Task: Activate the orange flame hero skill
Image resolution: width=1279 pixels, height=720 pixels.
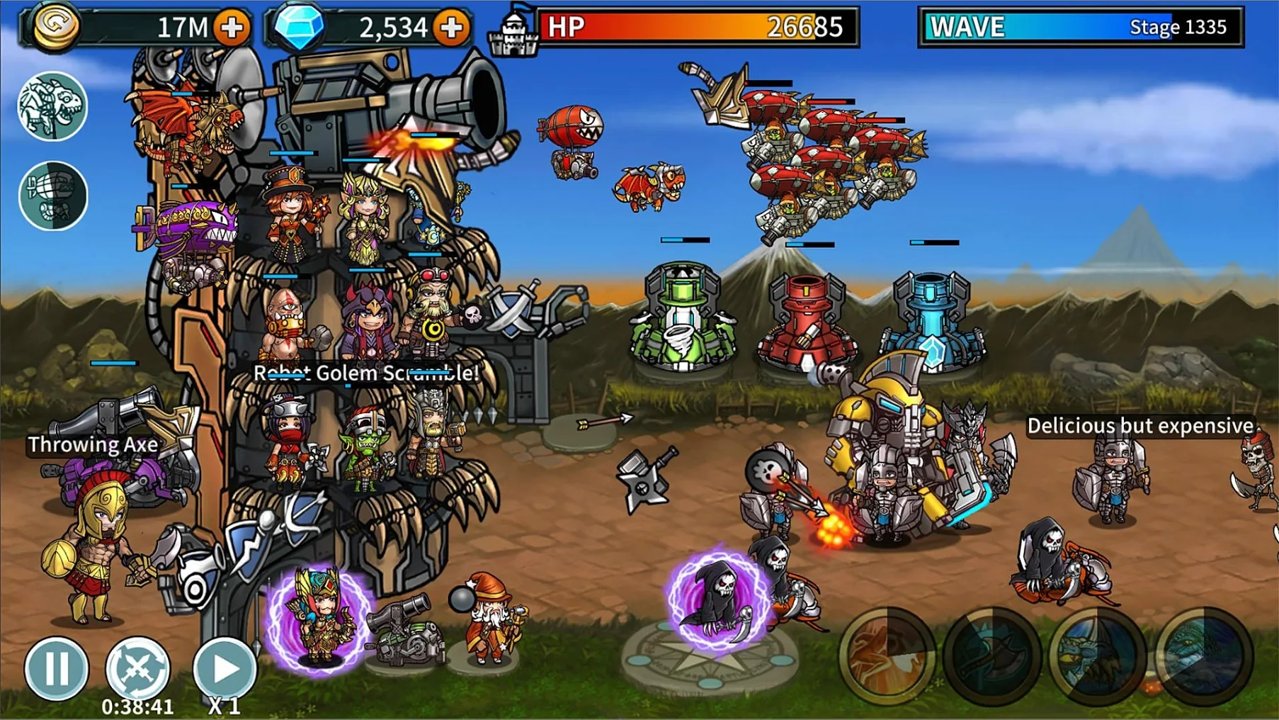Action: click(x=887, y=656)
